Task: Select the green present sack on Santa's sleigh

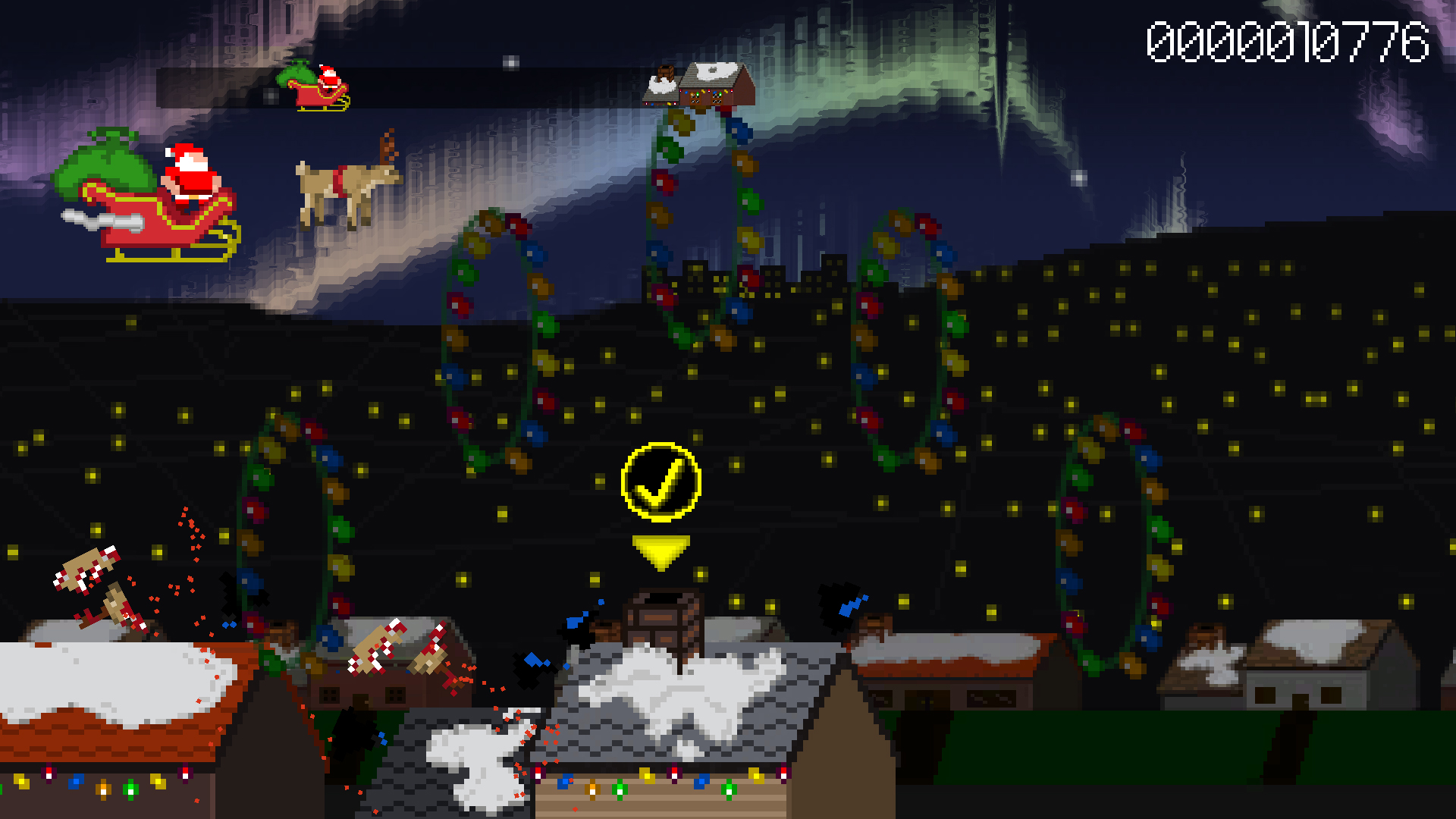Action: [x=99, y=163]
